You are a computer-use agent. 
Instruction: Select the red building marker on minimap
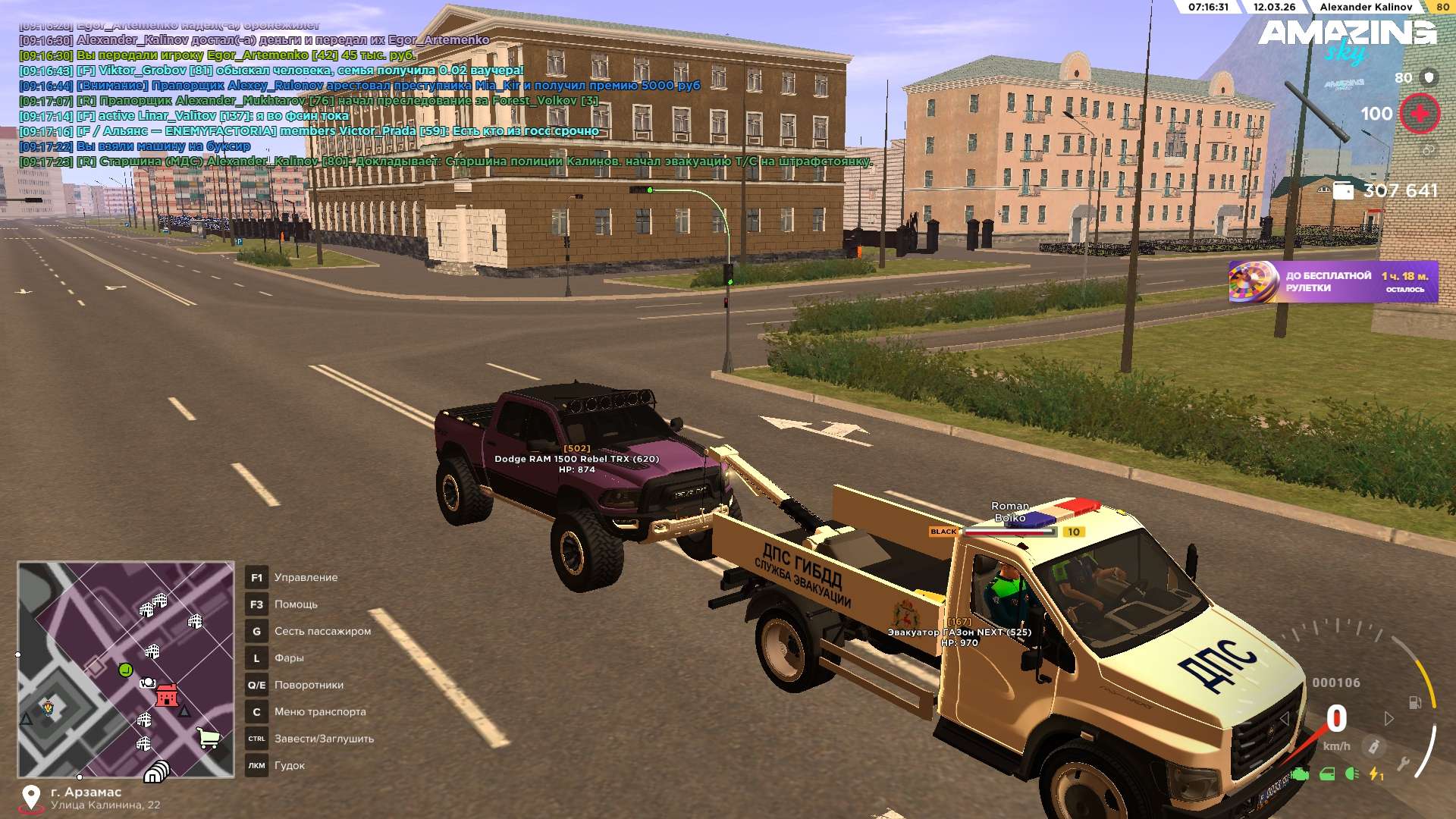[166, 695]
